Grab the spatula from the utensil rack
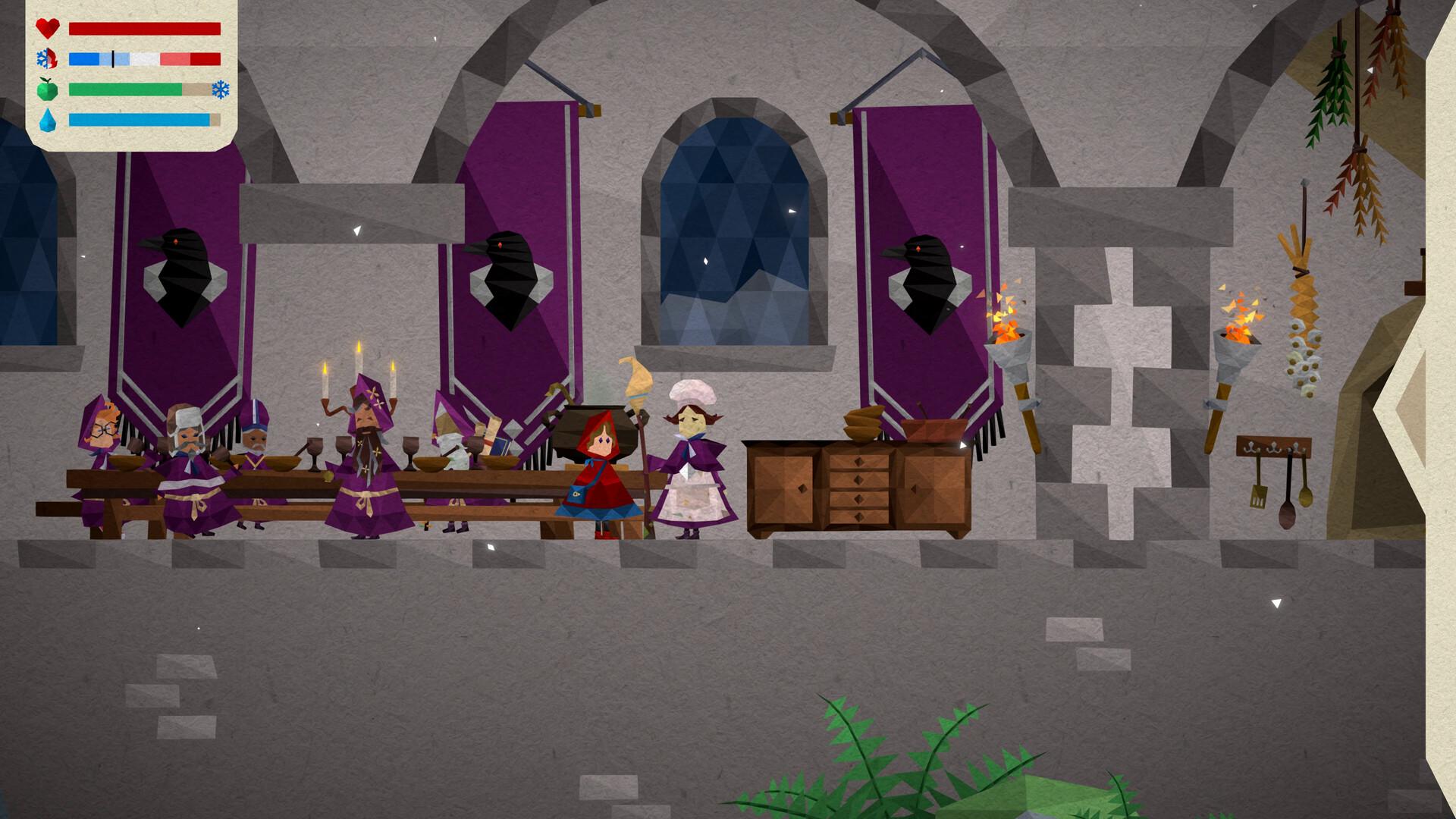This screenshot has width=1456, height=819. click(1259, 497)
